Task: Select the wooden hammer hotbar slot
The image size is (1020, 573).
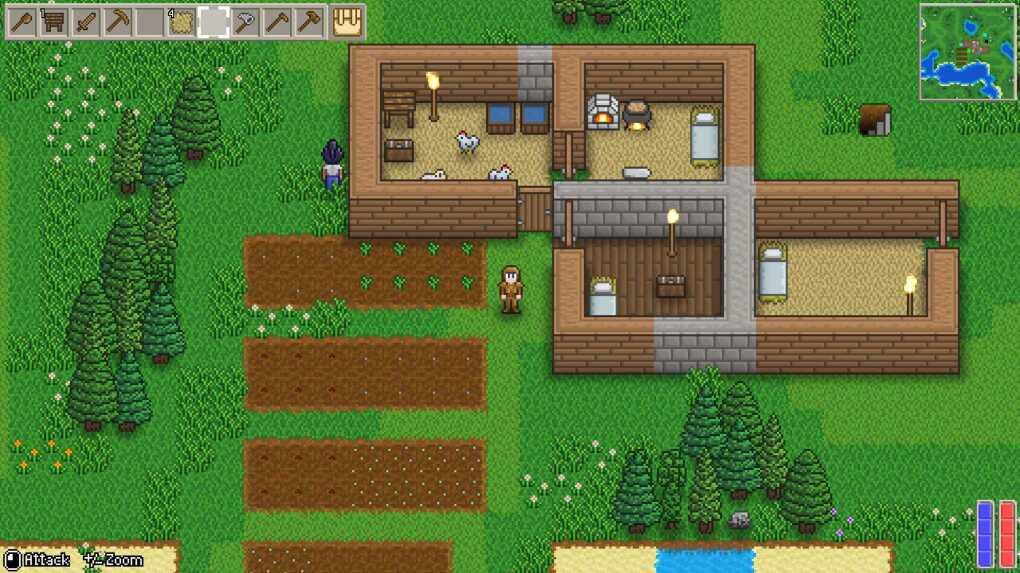Action: point(309,21)
